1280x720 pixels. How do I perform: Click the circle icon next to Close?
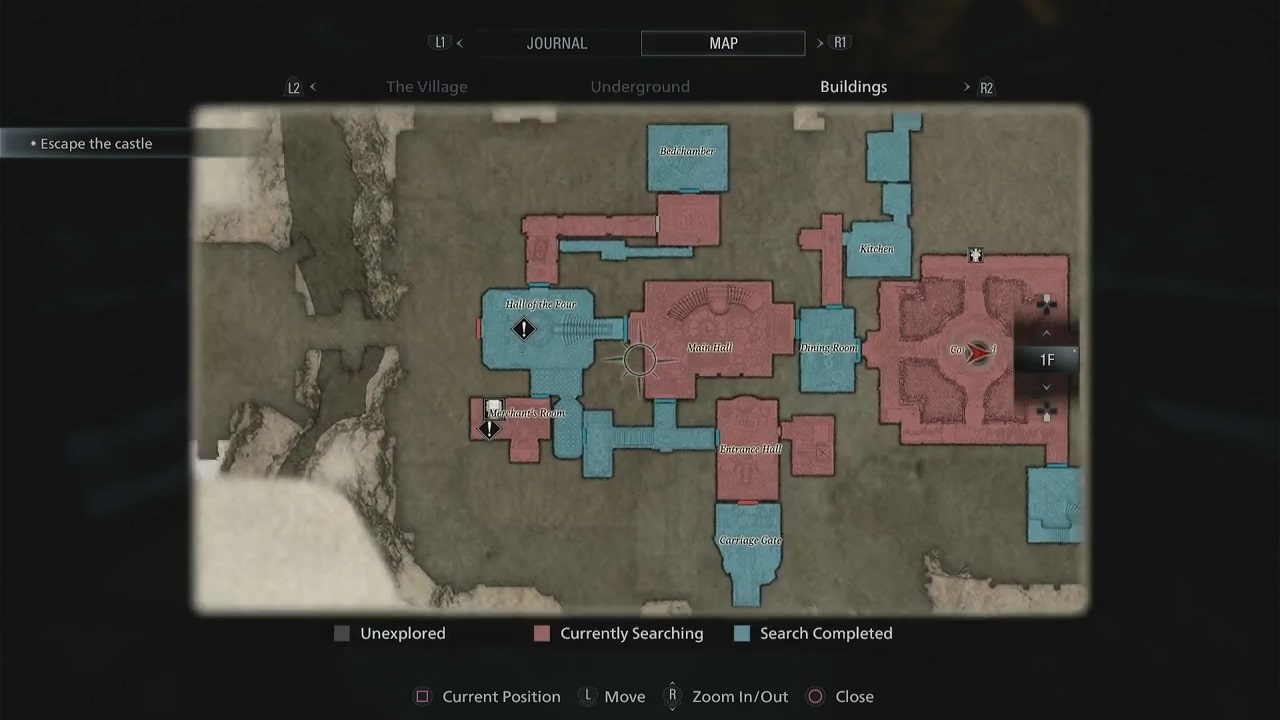[815, 696]
